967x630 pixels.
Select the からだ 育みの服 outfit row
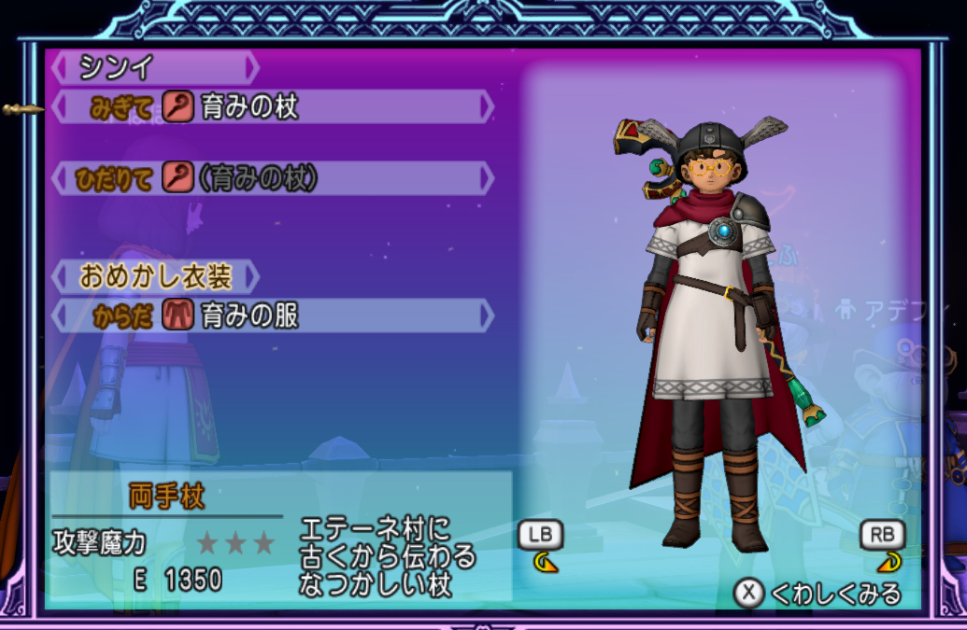click(270, 316)
